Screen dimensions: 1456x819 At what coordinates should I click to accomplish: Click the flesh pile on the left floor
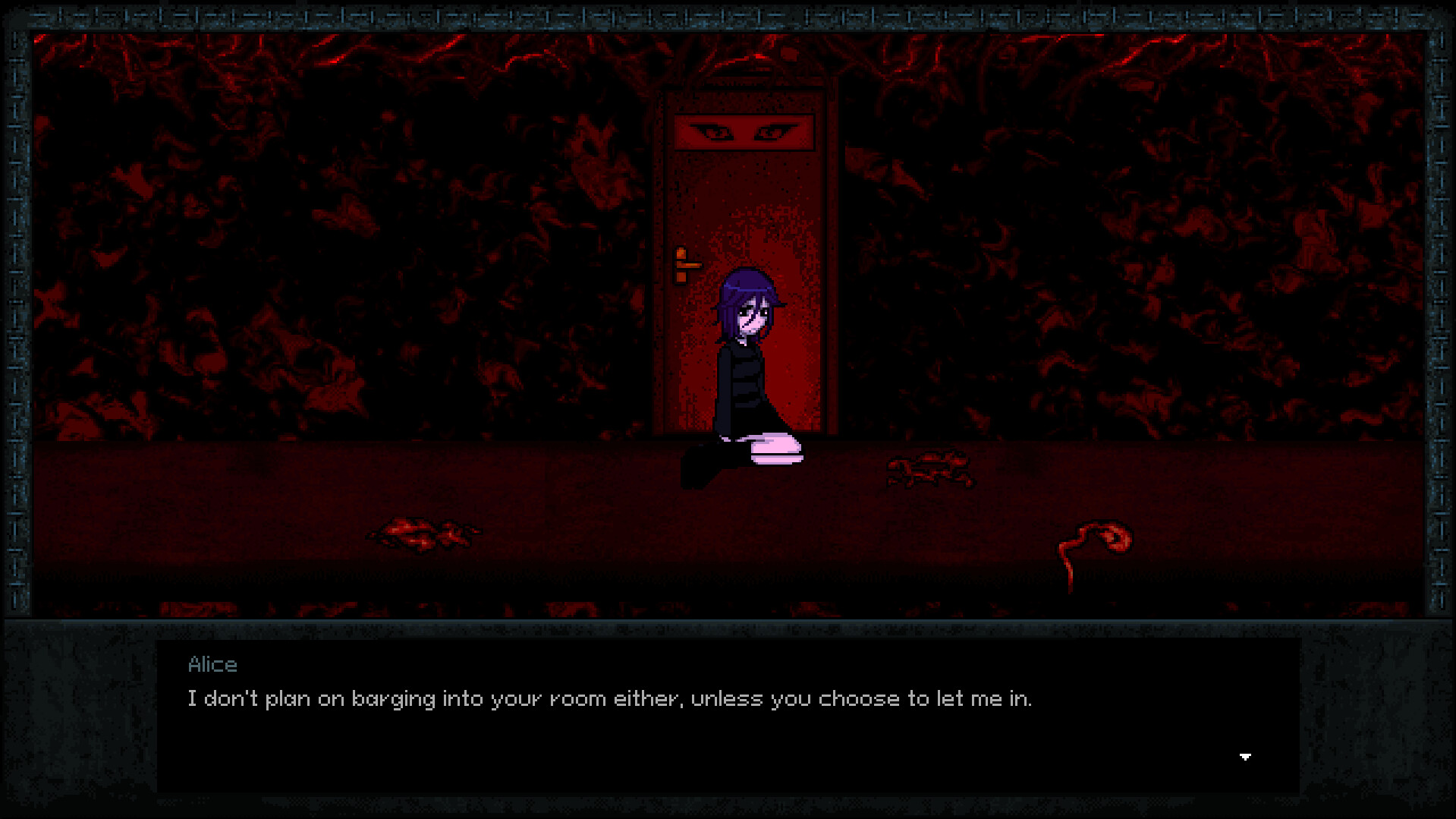425,531
